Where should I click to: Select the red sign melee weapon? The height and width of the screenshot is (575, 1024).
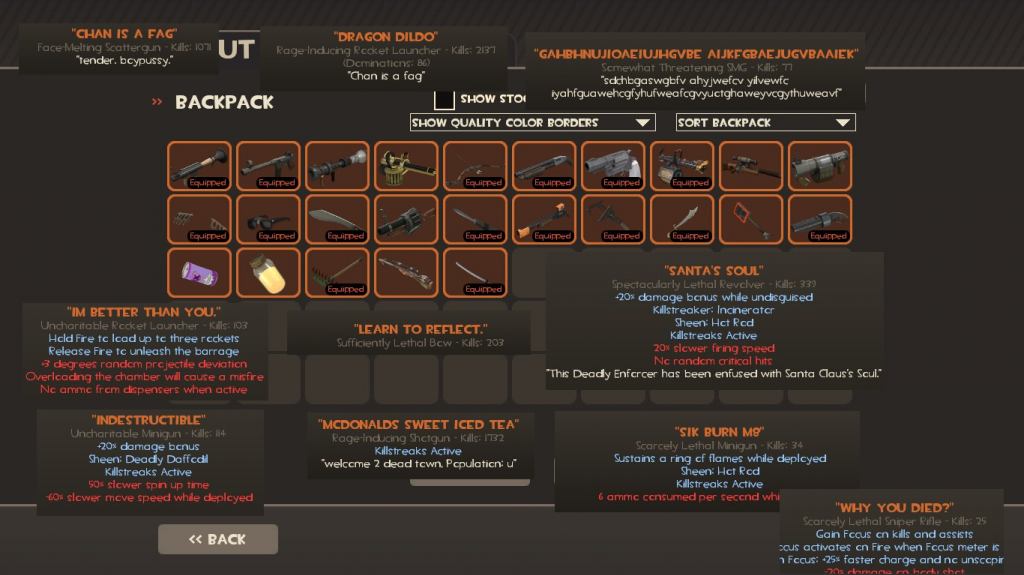(751, 219)
